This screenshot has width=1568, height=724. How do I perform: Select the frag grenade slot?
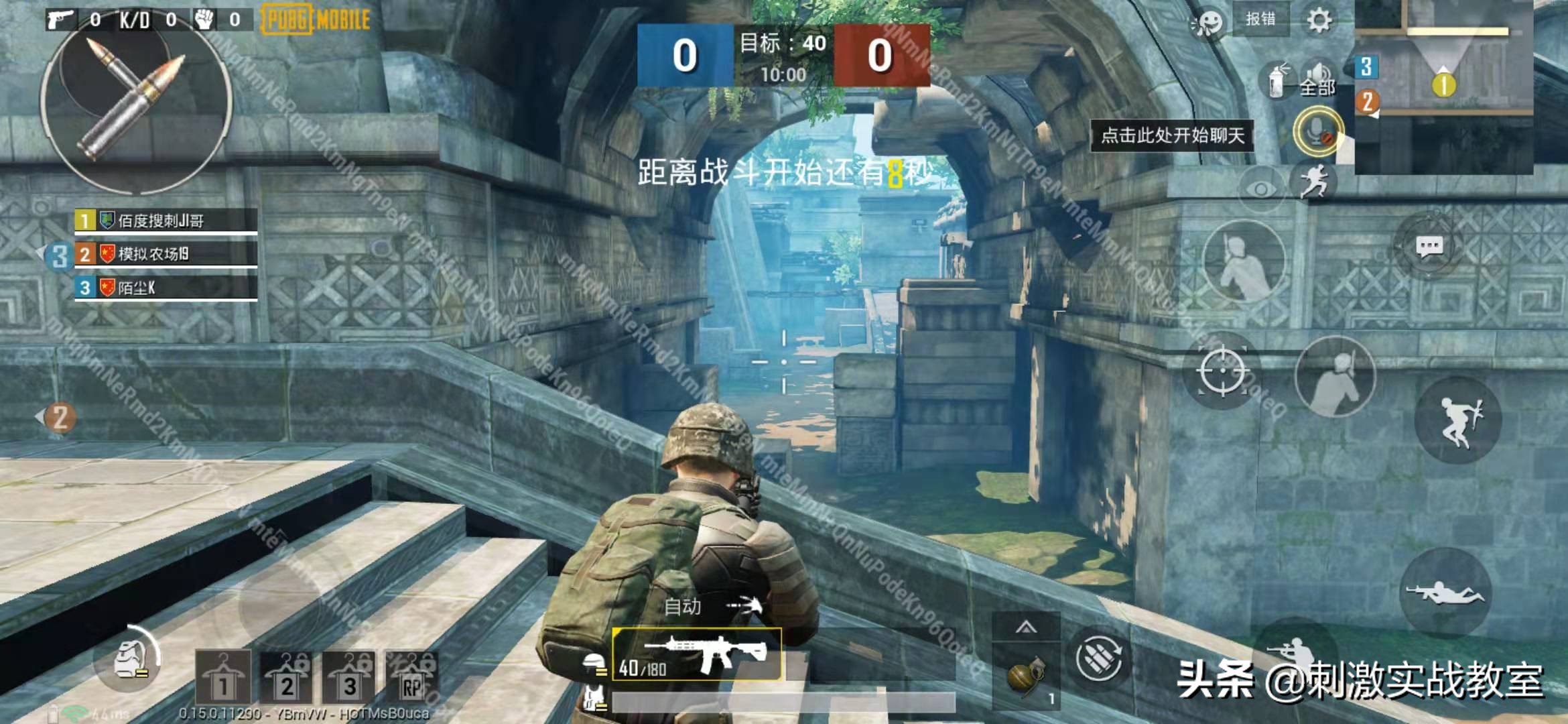(1026, 677)
